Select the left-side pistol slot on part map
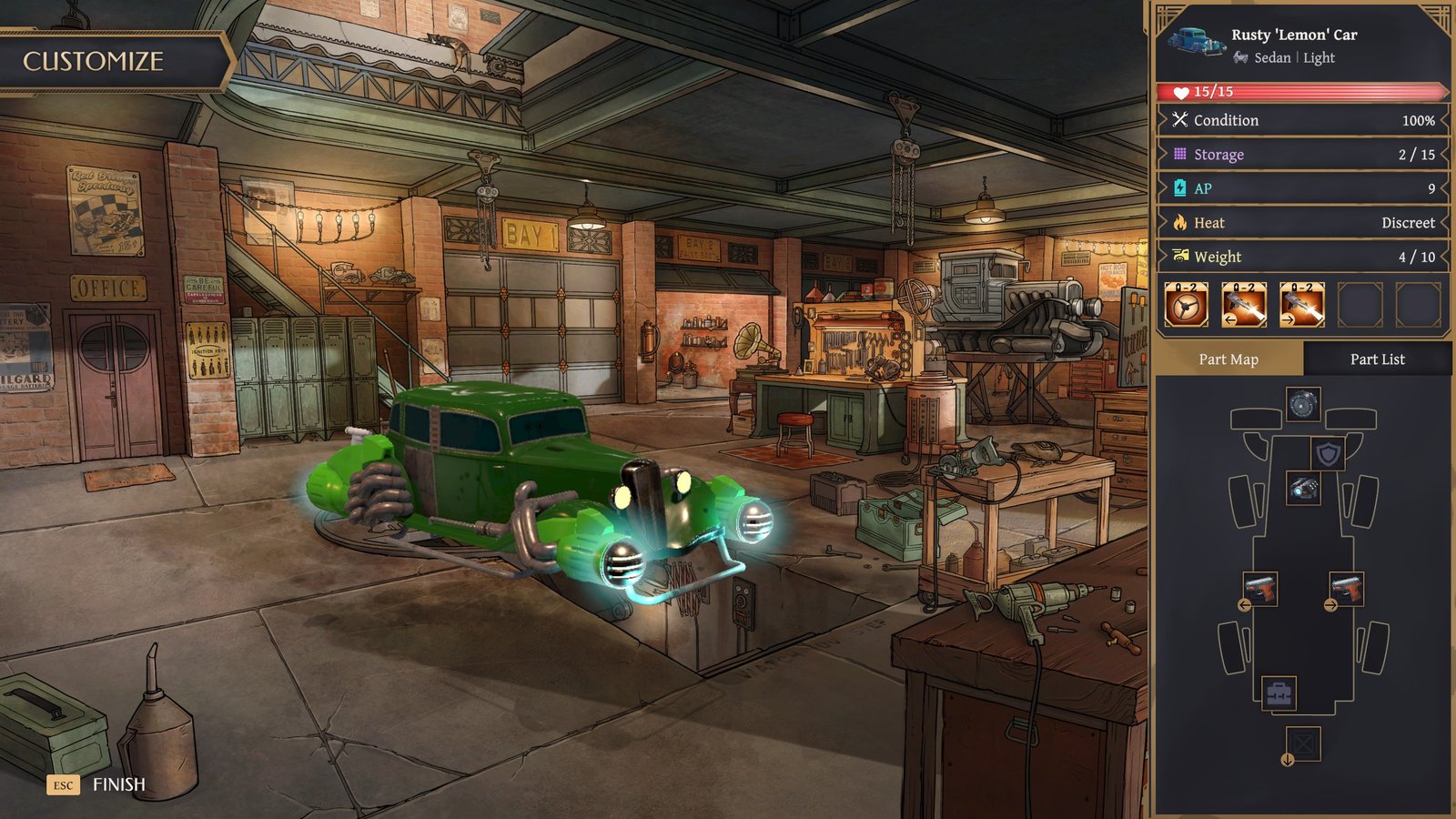This screenshot has height=819, width=1456. (x=1260, y=589)
